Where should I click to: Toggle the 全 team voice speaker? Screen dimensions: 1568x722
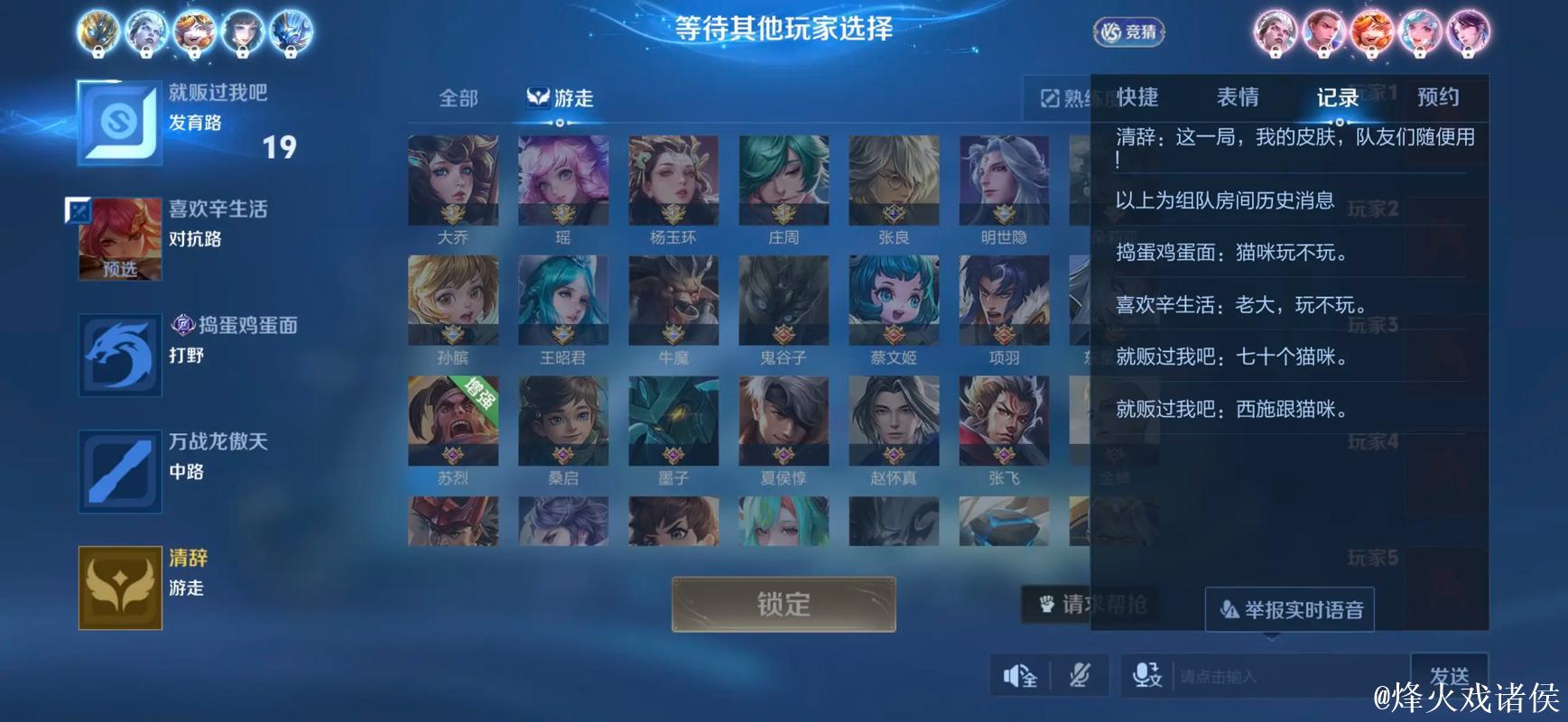tap(1021, 674)
